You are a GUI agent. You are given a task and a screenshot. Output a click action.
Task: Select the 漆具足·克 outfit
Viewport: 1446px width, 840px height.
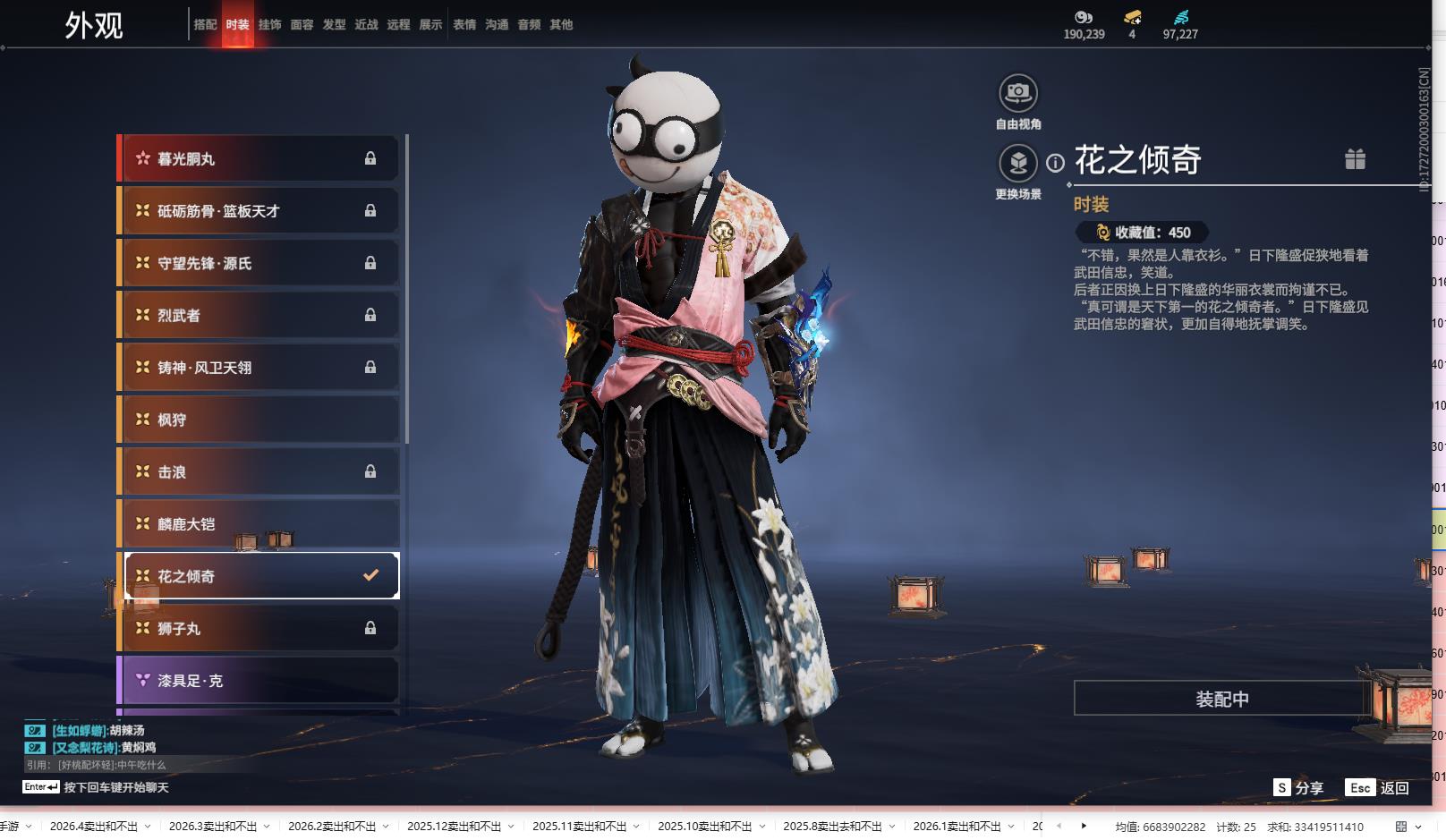click(x=259, y=681)
